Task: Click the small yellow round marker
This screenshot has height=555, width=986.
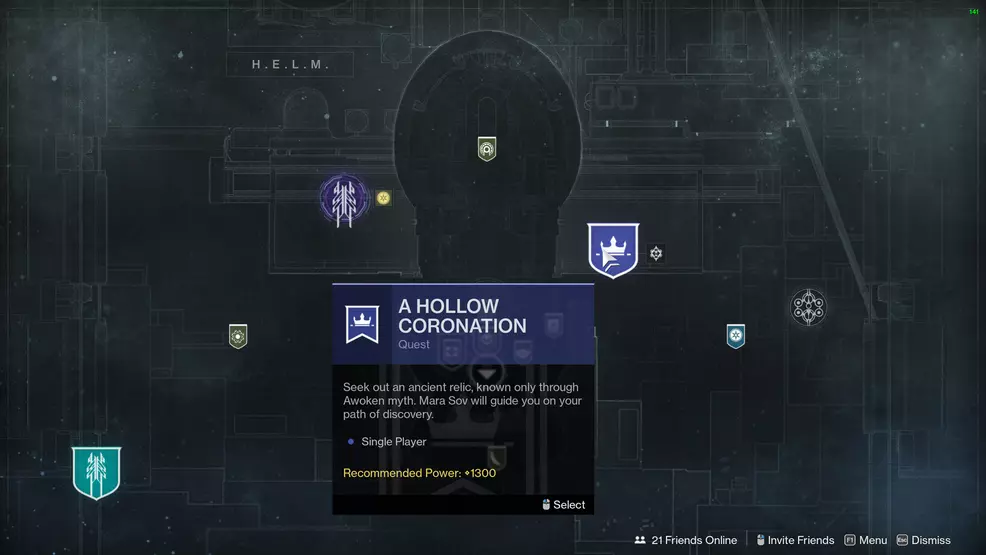Action: (x=383, y=198)
